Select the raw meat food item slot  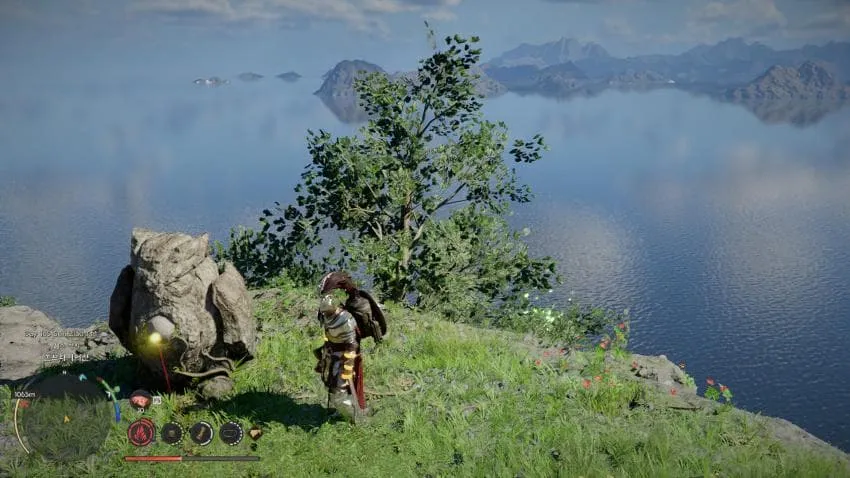pyautogui.click(x=141, y=401)
